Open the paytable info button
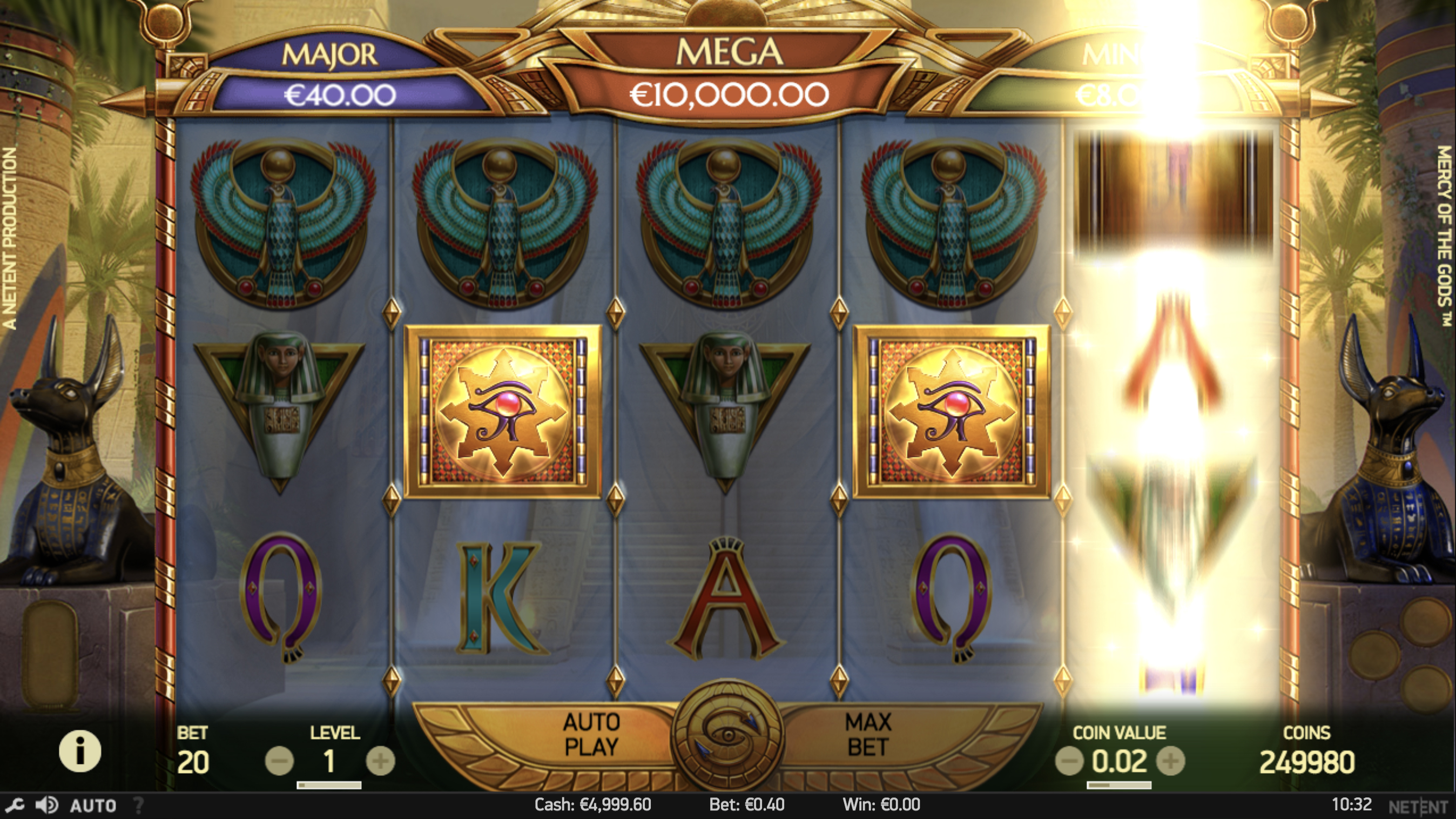Viewport: 1456px width, 819px height. [80, 751]
